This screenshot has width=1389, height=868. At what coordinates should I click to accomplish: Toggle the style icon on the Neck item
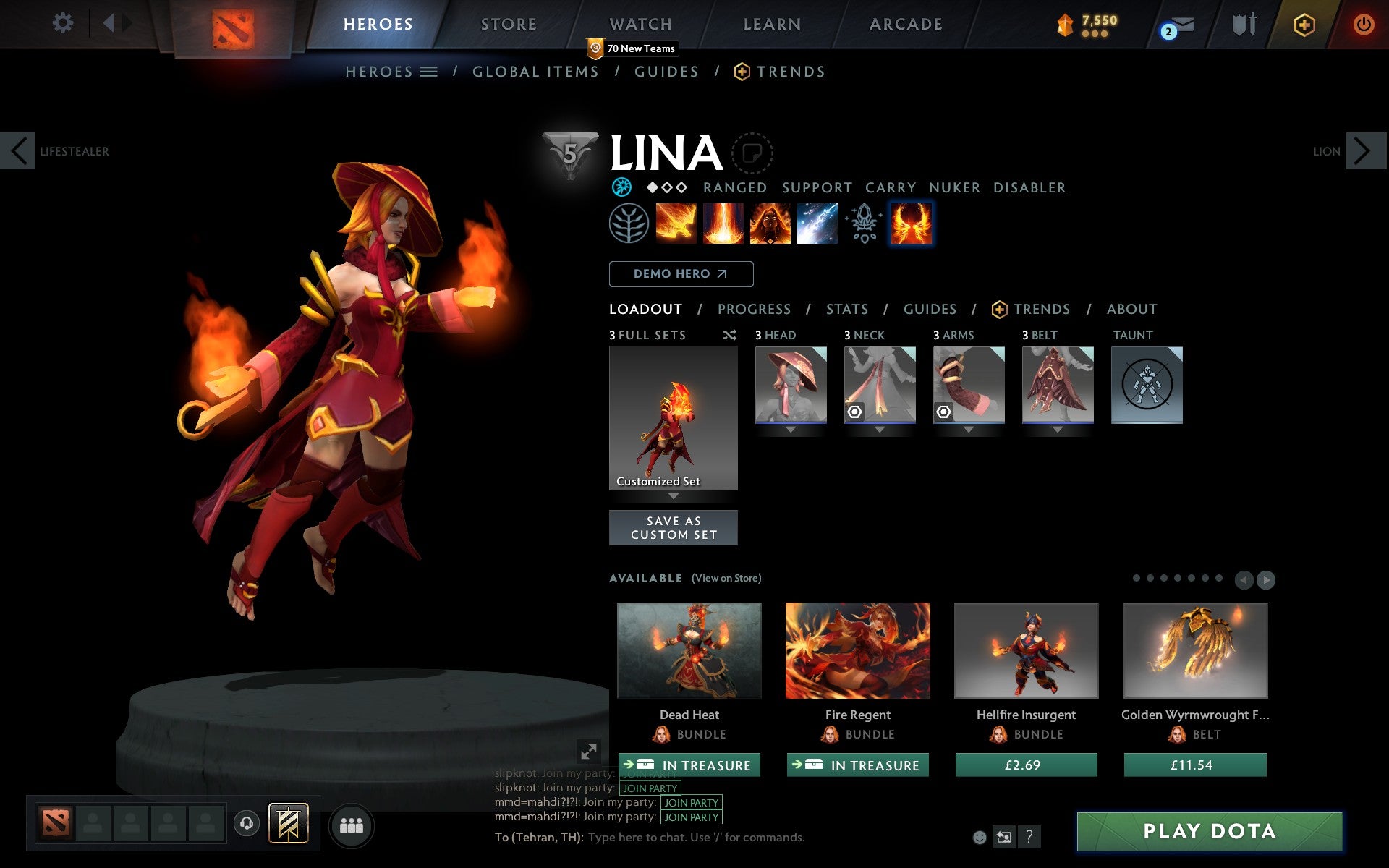(855, 411)
